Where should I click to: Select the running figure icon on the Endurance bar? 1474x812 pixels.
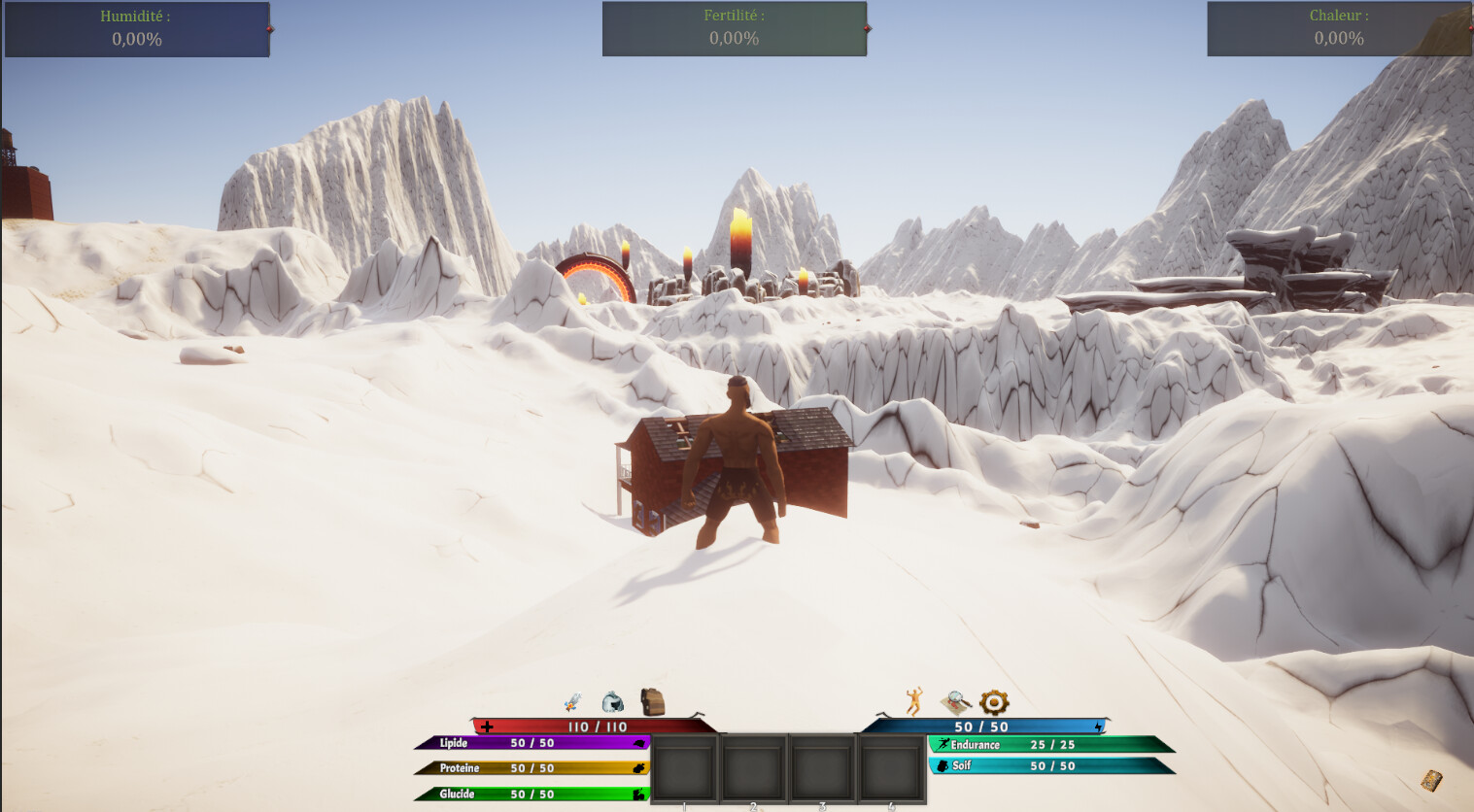943,745
